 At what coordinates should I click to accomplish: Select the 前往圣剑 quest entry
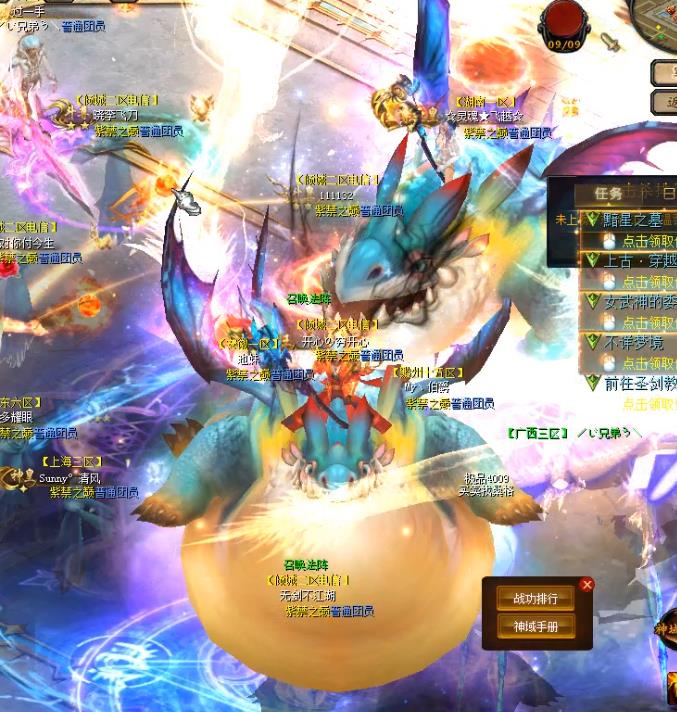[x=640, y=383]
